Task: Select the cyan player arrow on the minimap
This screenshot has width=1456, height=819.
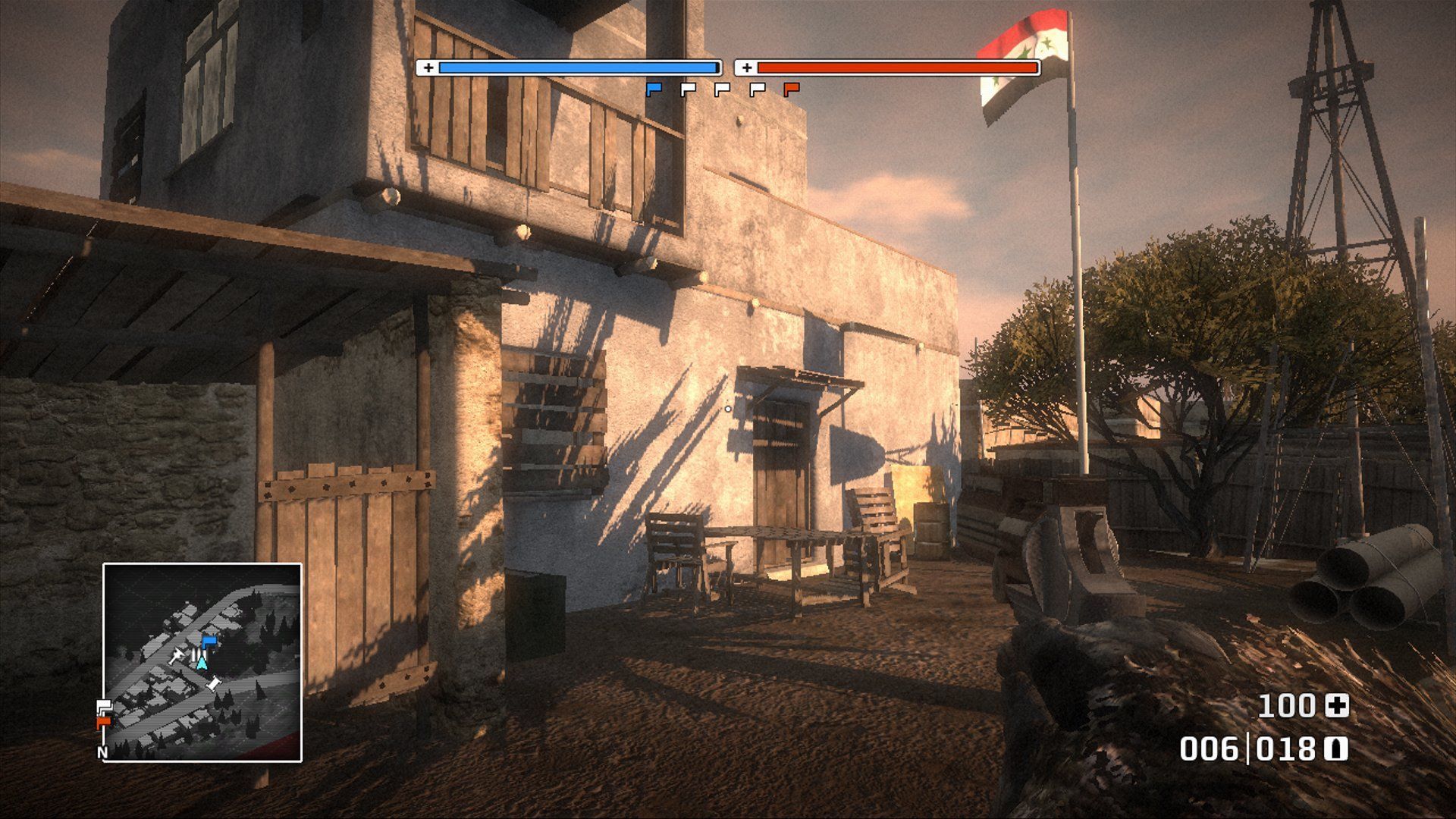Action: click(x=202, y=662)
